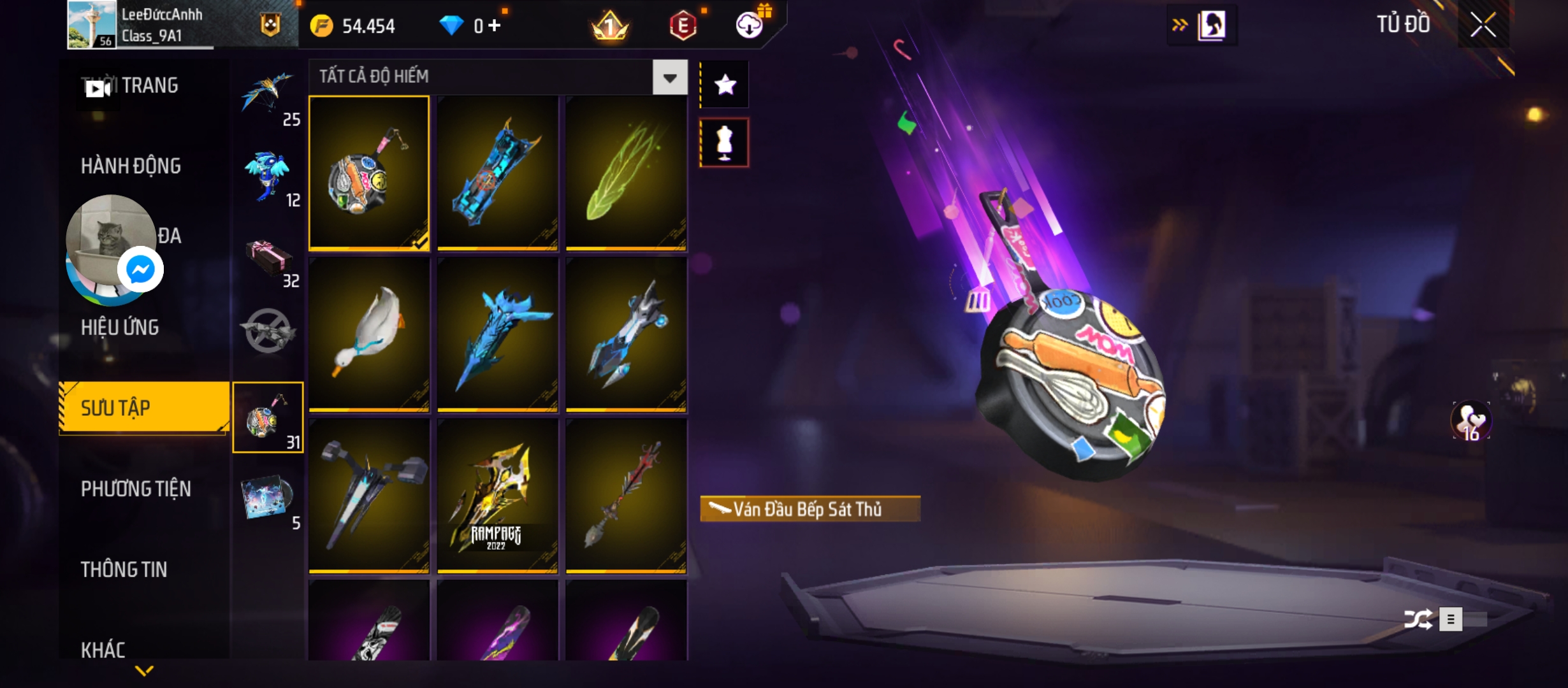Screen dimensions: 1568x688
Task: Open the gift box subcategory with 32
Action: click(269, 261)
